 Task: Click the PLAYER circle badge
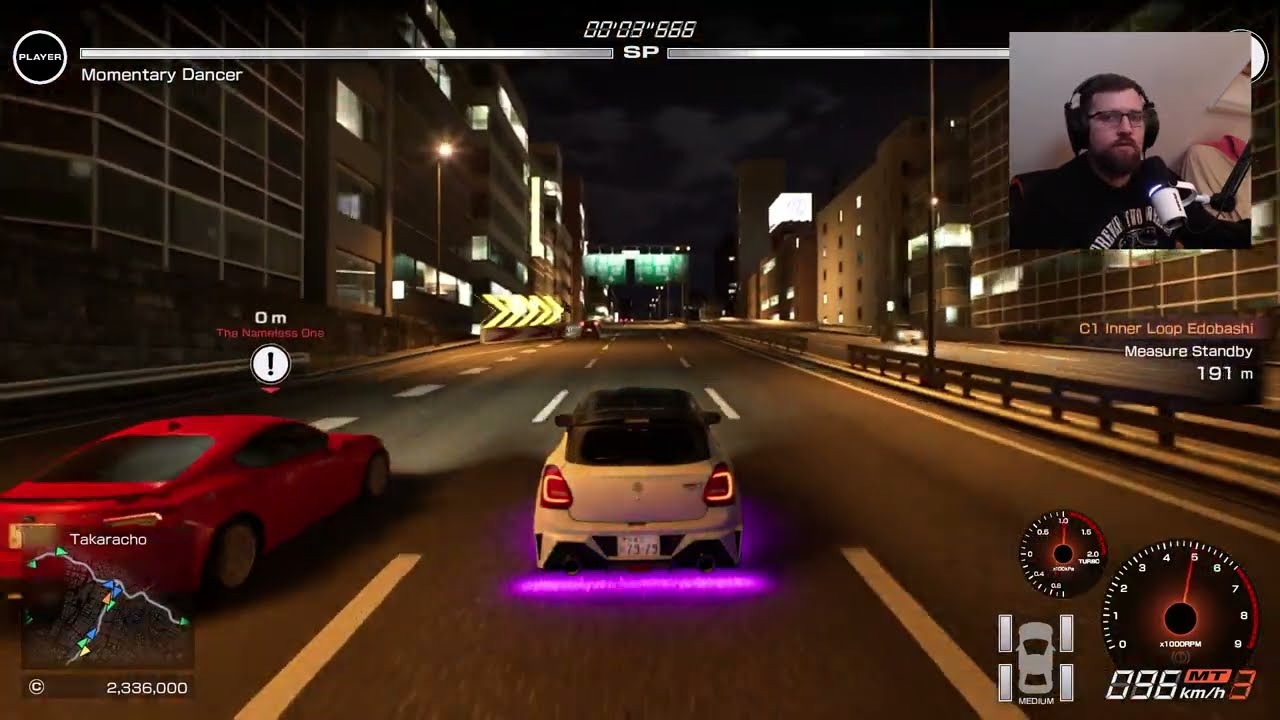(x=40, y=57)
